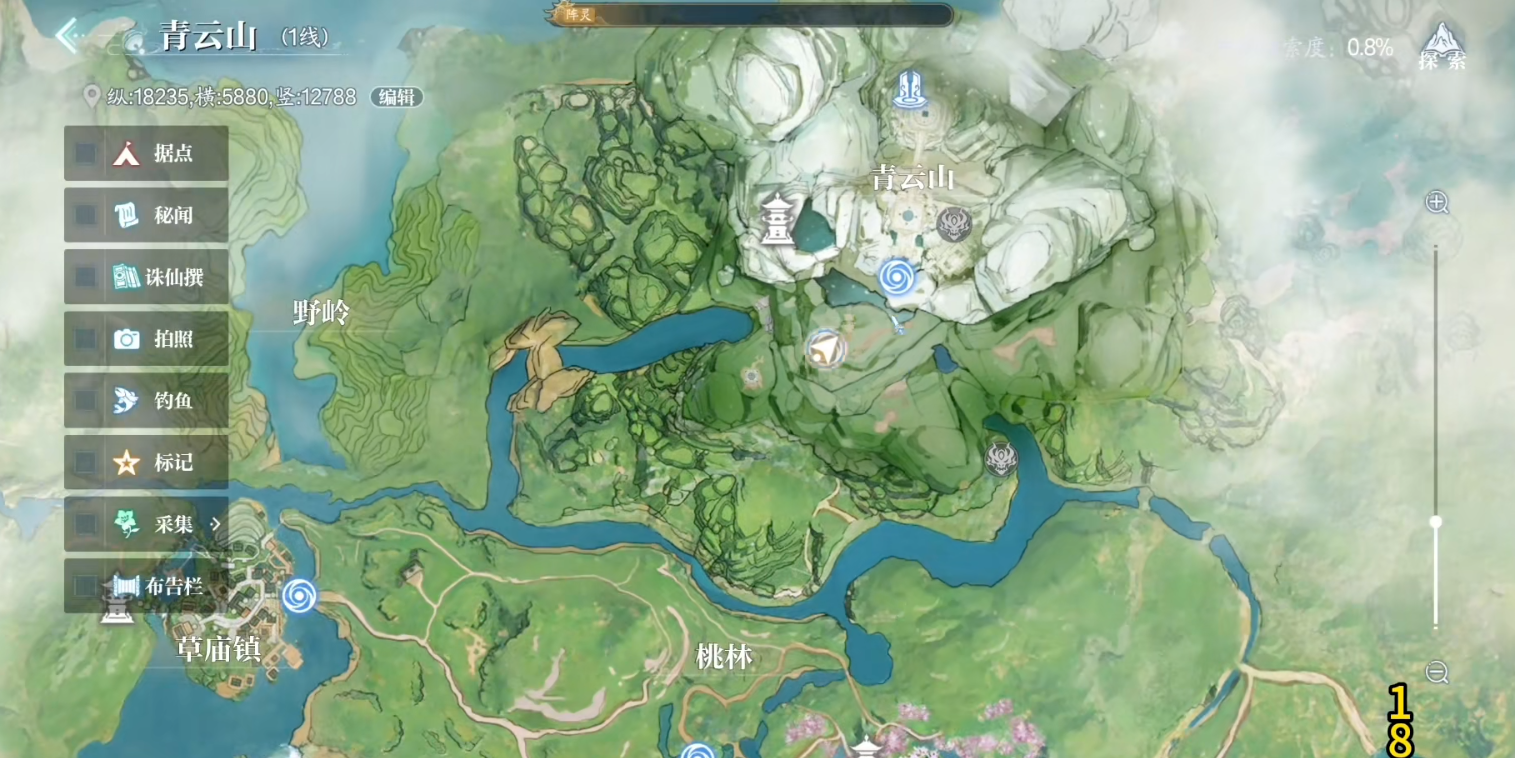Select the swirl teleport marker near 草庙镇

coord(299,596)
